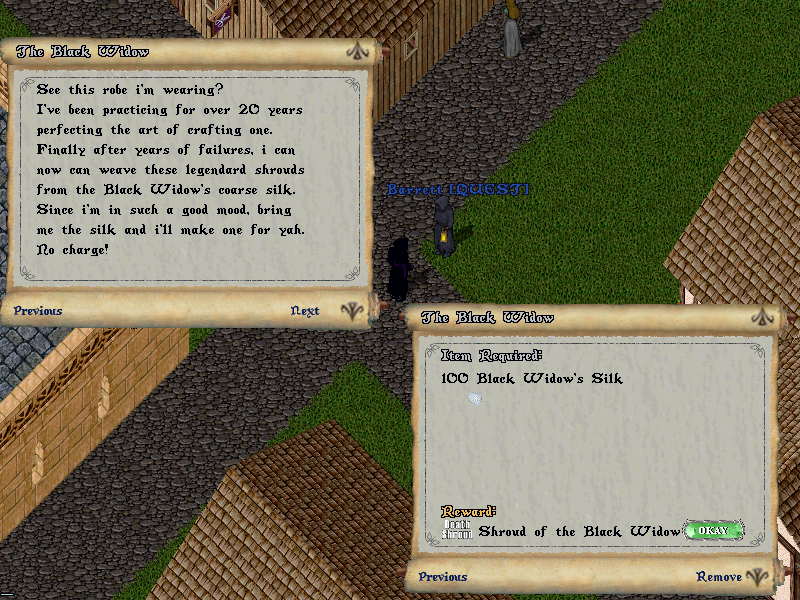Confirm with the green OKAY button

coord(714,530)
